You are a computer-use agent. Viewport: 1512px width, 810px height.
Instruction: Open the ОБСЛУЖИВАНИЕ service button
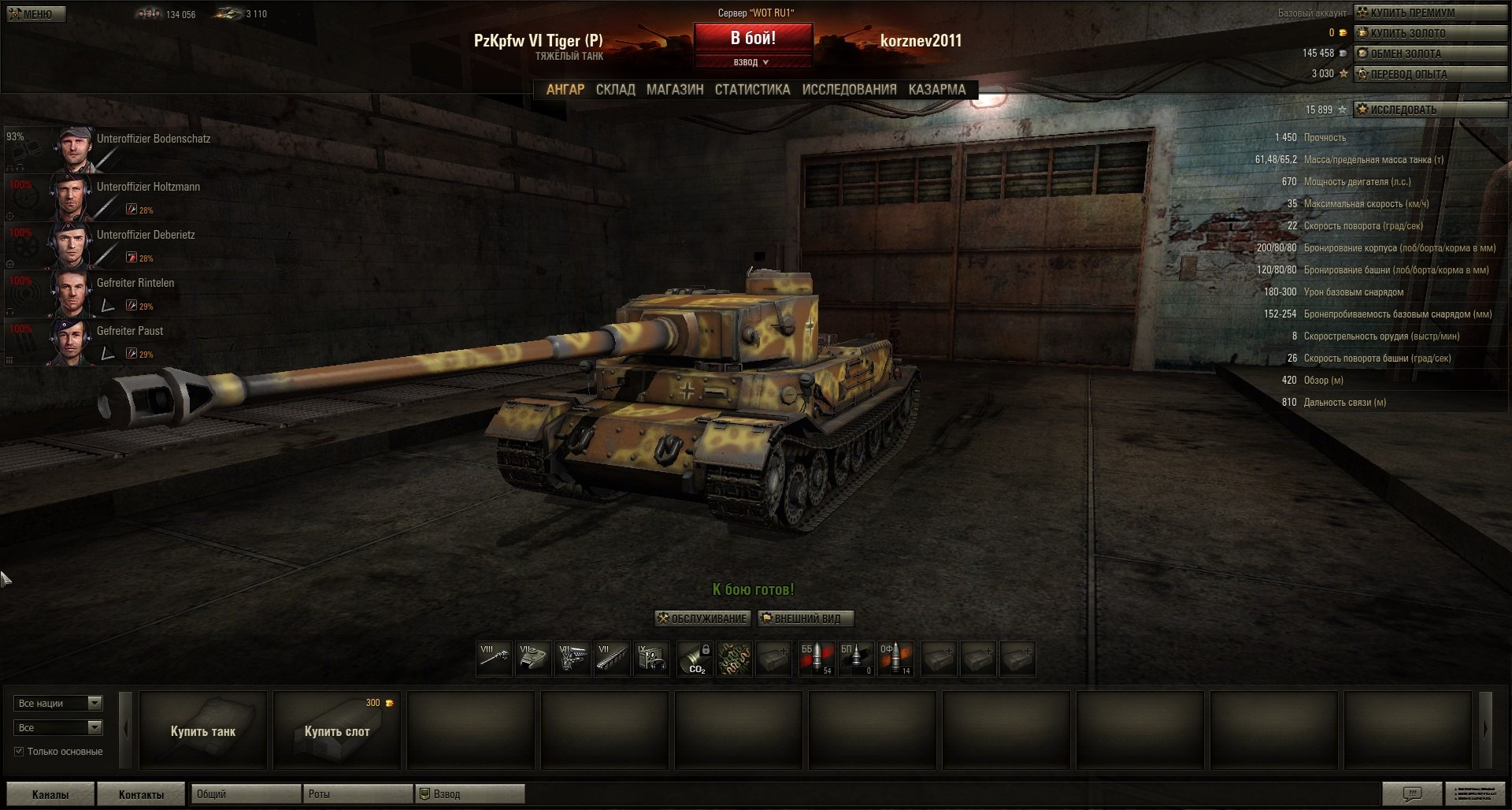702,619
